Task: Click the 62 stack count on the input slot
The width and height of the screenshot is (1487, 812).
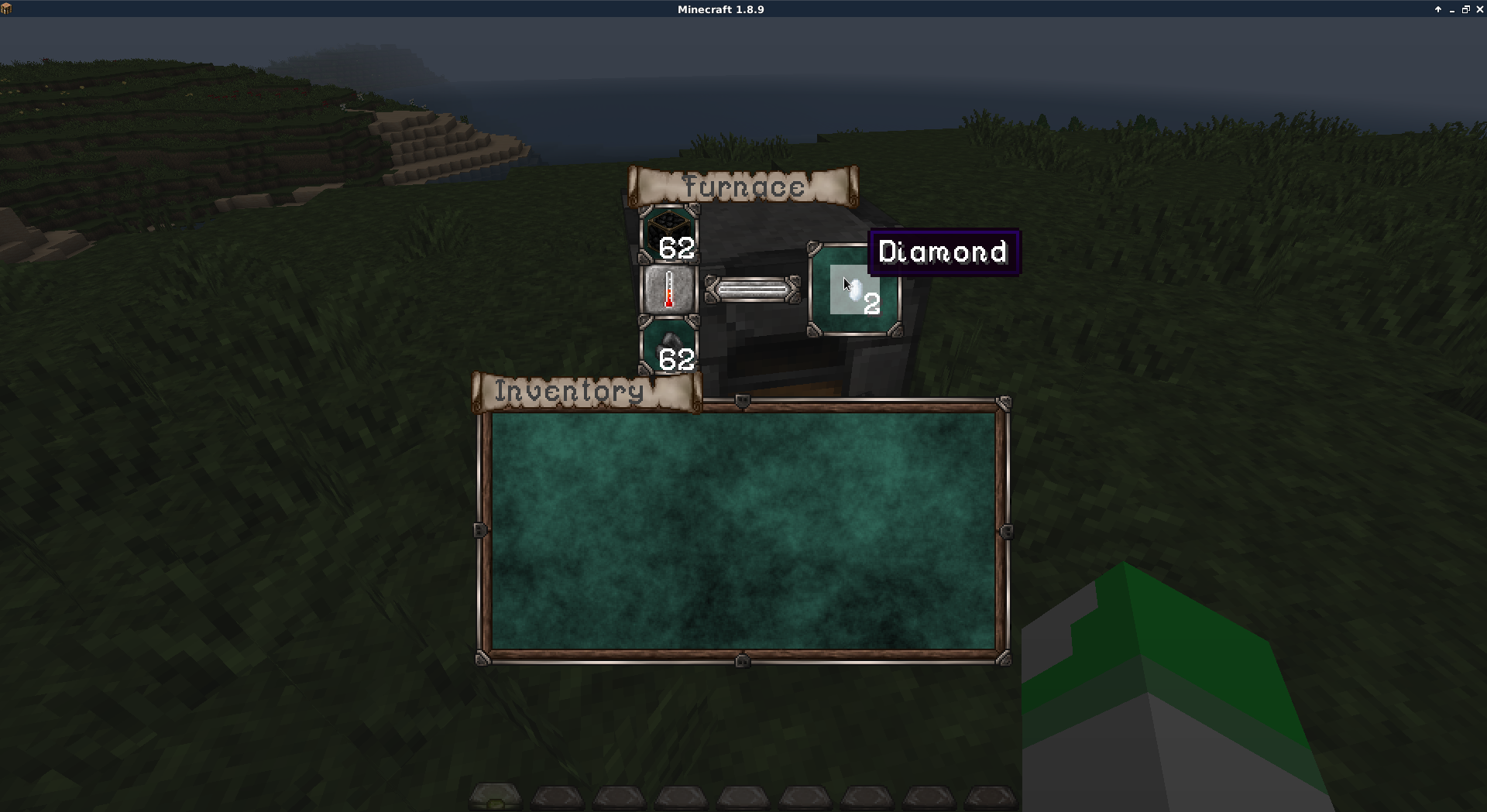Action: coord(678,249)
